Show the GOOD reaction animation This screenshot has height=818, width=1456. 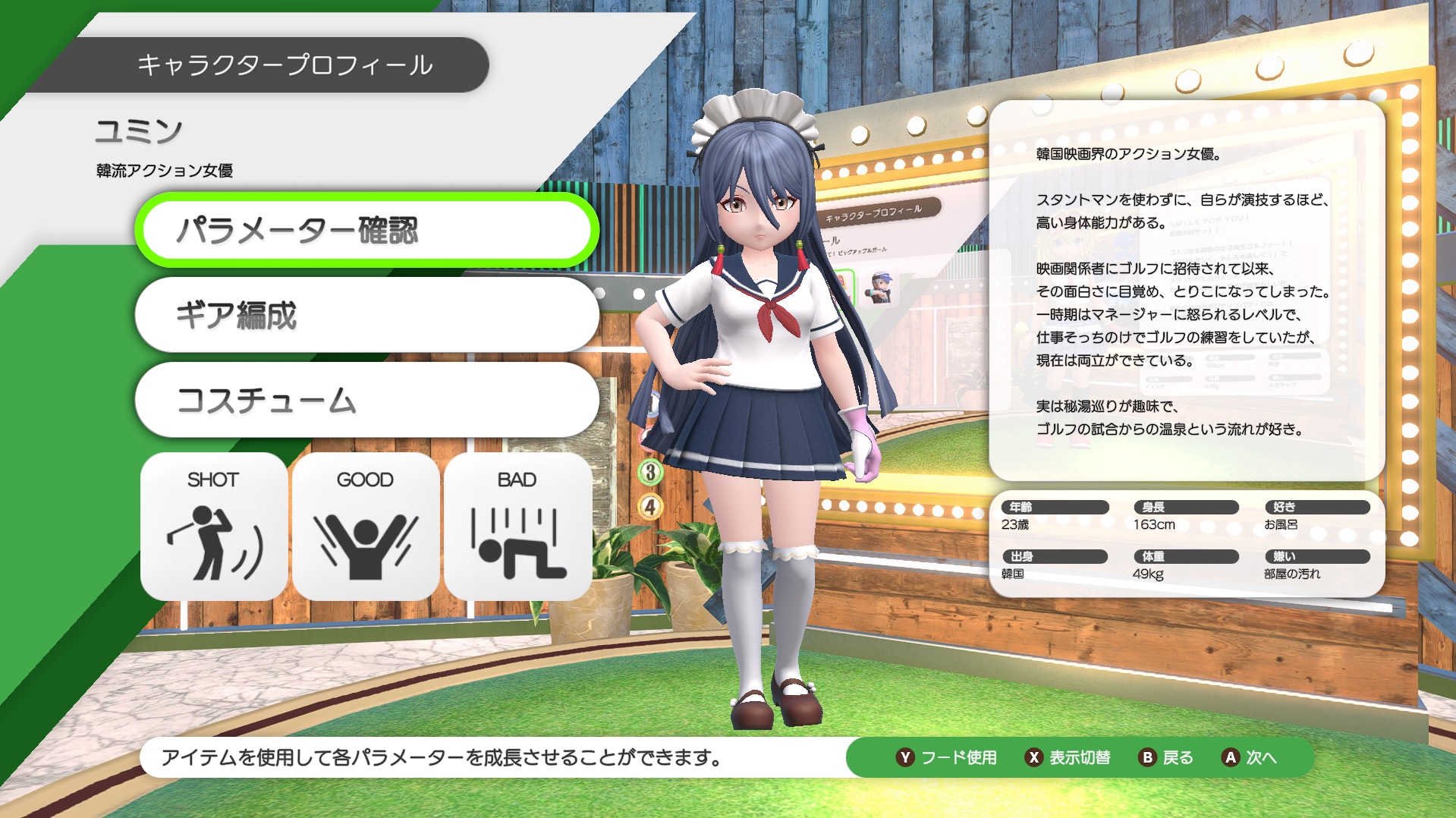tap(366, 527)
